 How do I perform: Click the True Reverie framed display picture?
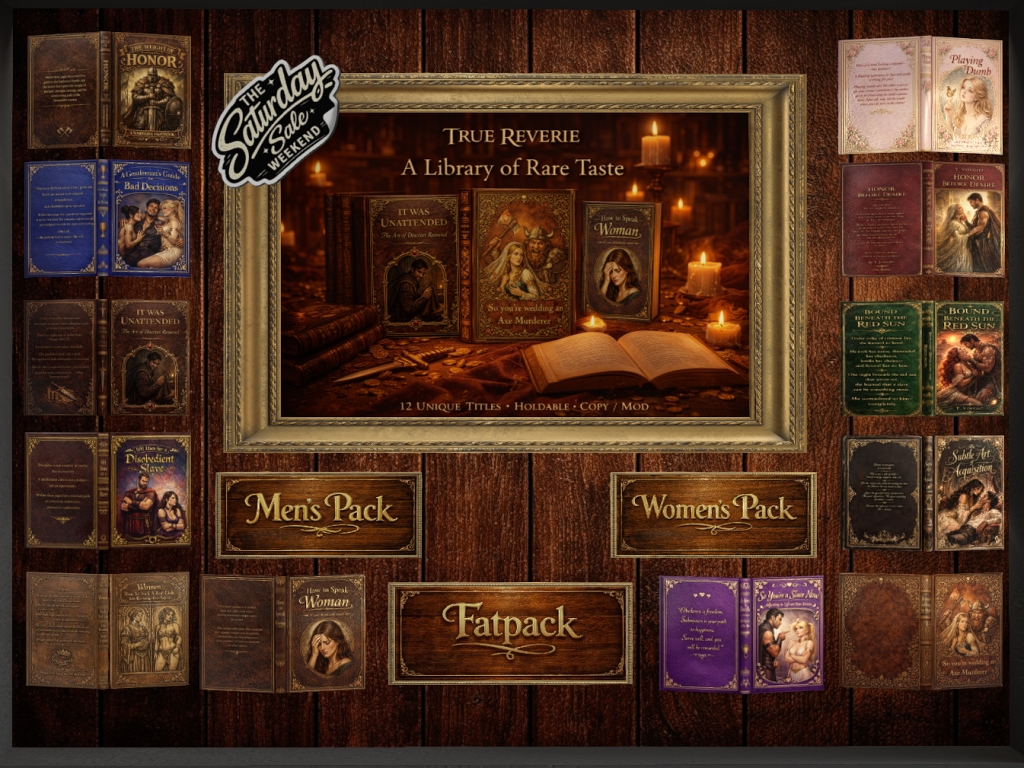pyautogui.click(x=514, y=263)
